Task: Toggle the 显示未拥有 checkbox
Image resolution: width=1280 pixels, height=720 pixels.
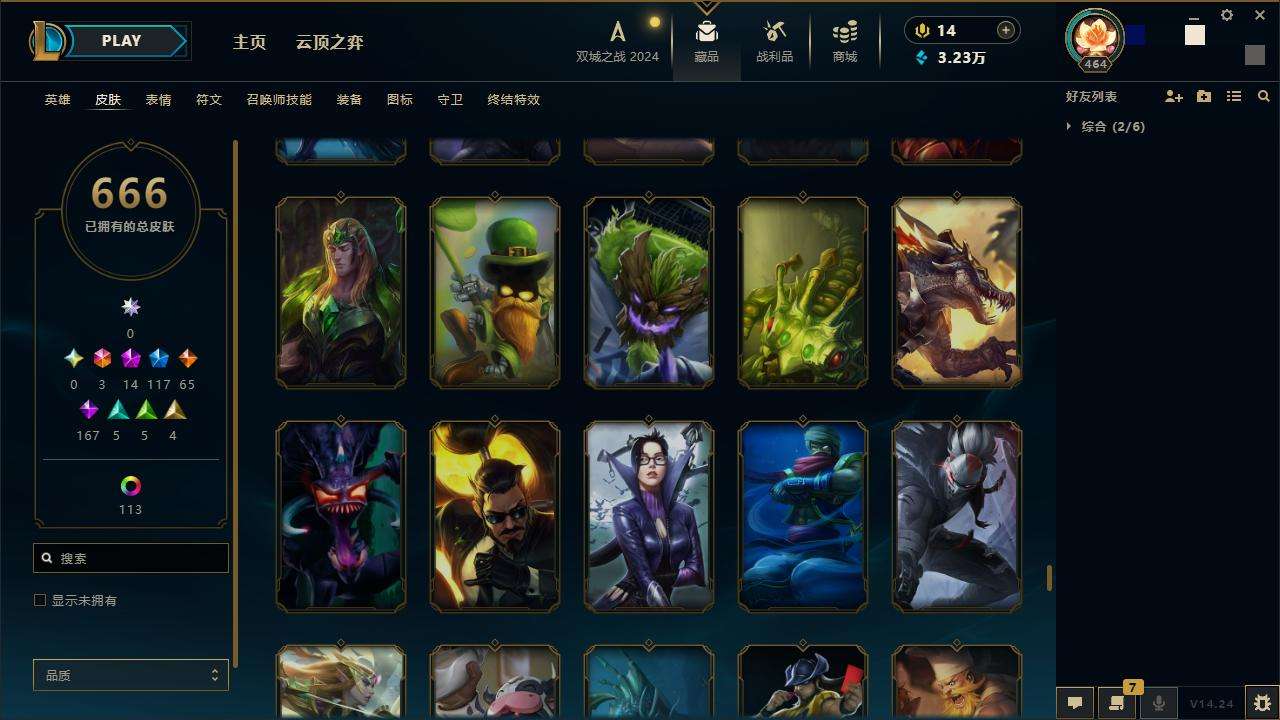Action: [40, 600]
